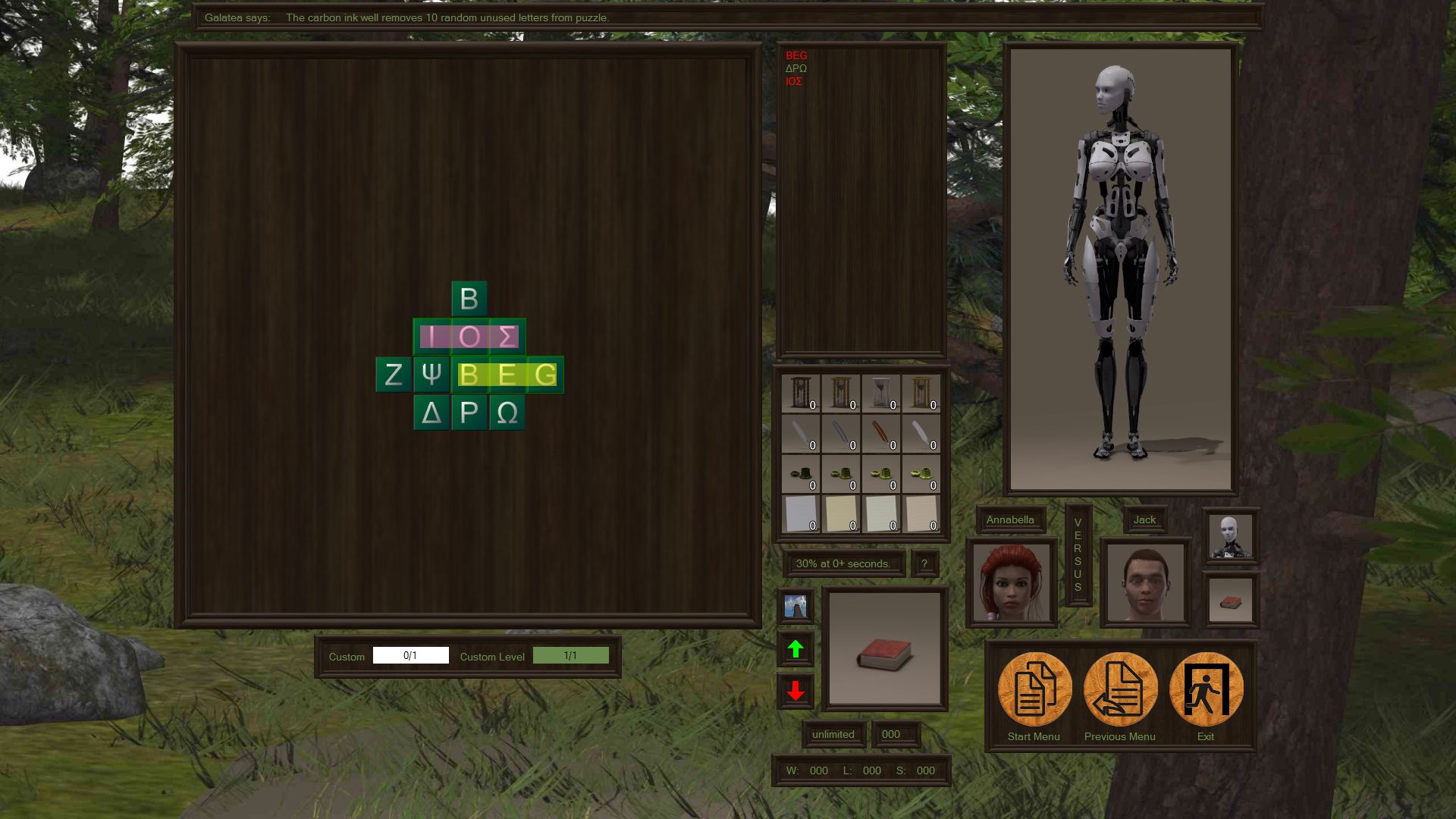
Task: Click the red down arrow button
Action: click(795, 691)
